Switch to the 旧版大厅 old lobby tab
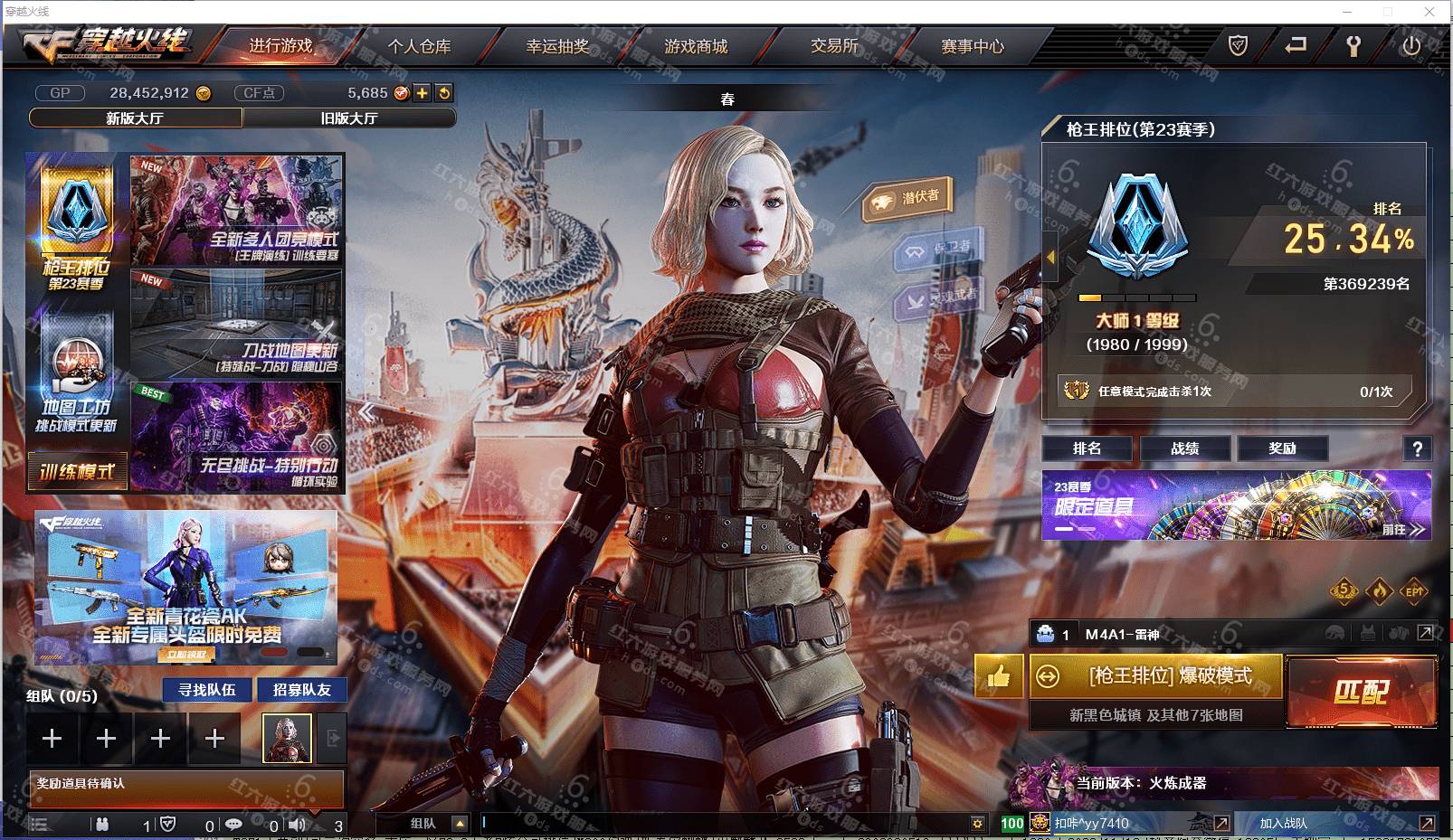 click(349, 118)
